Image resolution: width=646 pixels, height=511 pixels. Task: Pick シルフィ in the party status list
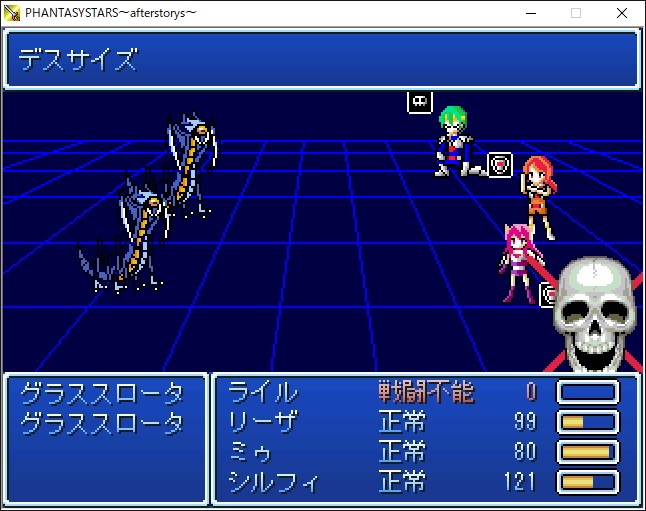click(274, 483)
